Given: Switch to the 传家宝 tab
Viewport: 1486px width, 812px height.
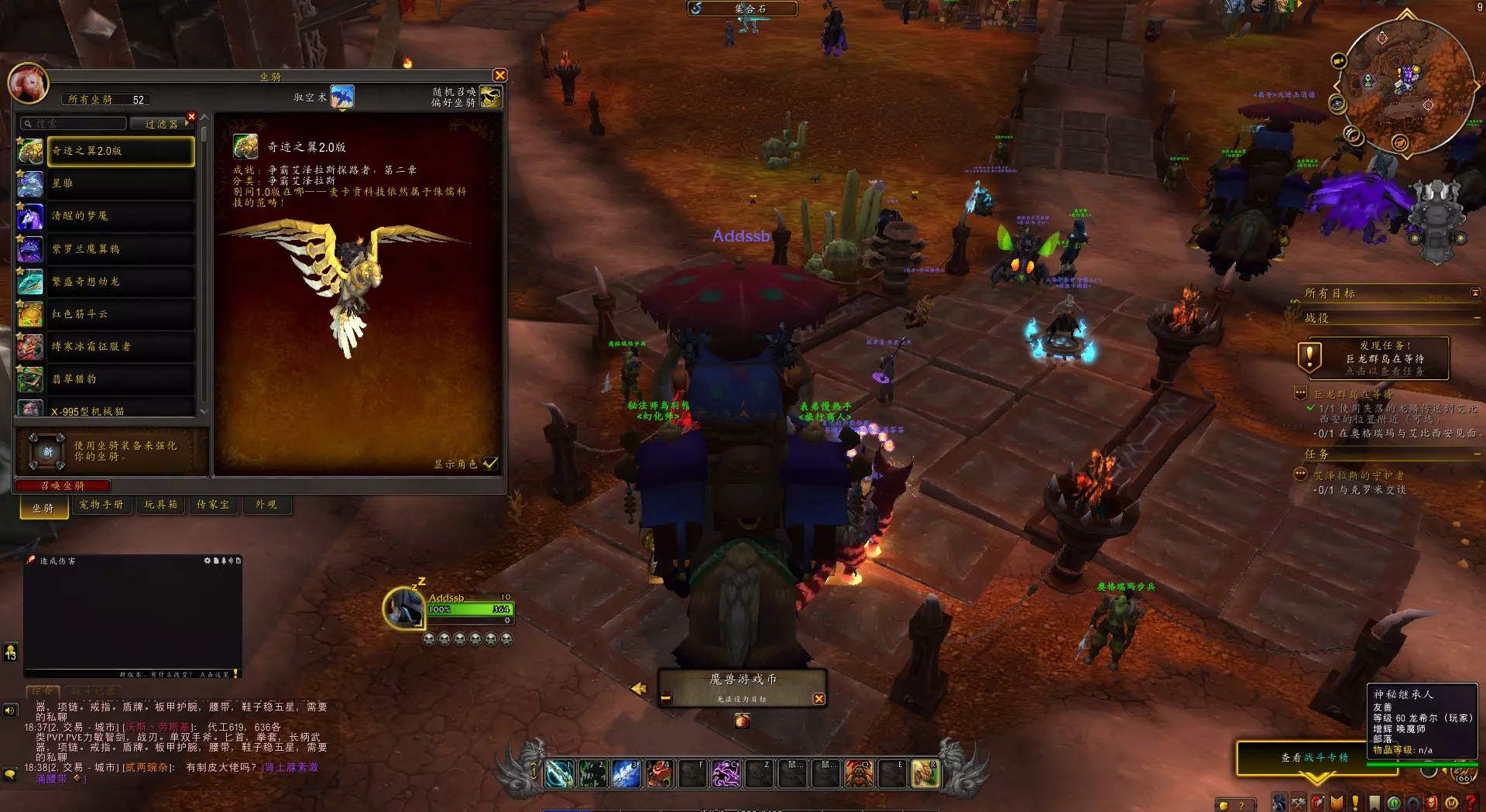Looking at the screenshot, I should click(x=213, y=505).
